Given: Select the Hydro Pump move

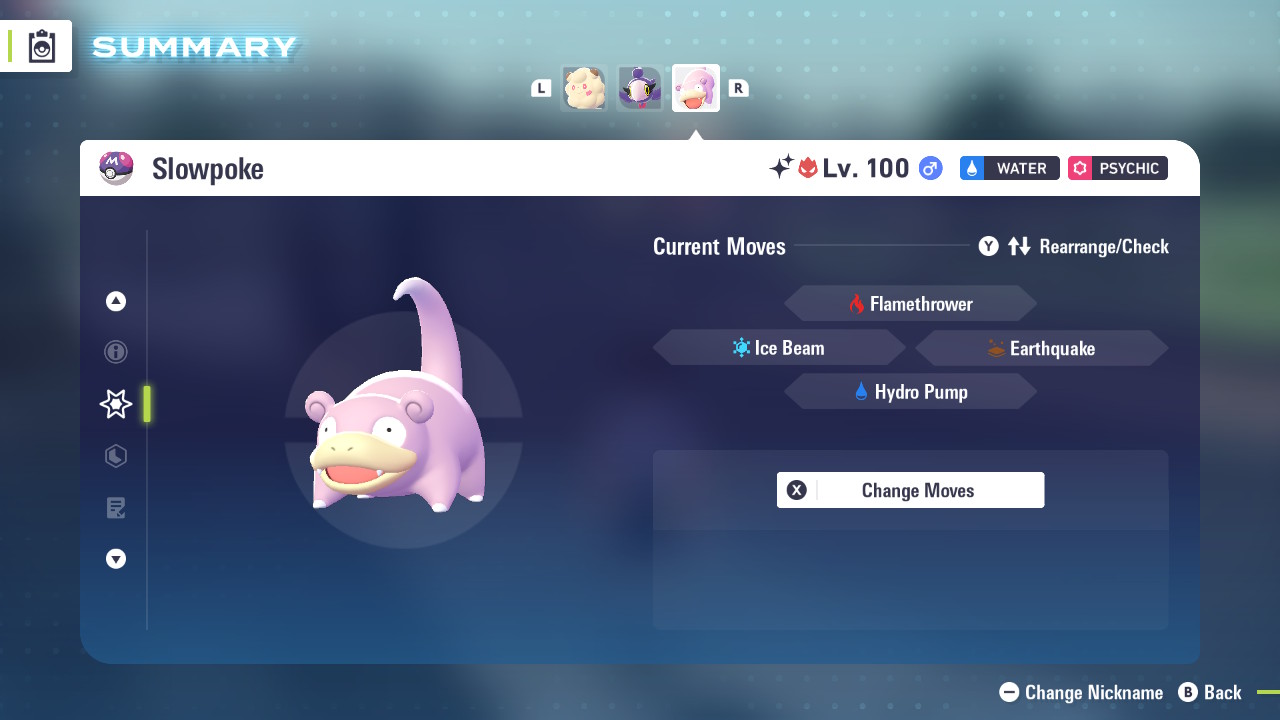Looking at the screenshot, I should (910, 391).
